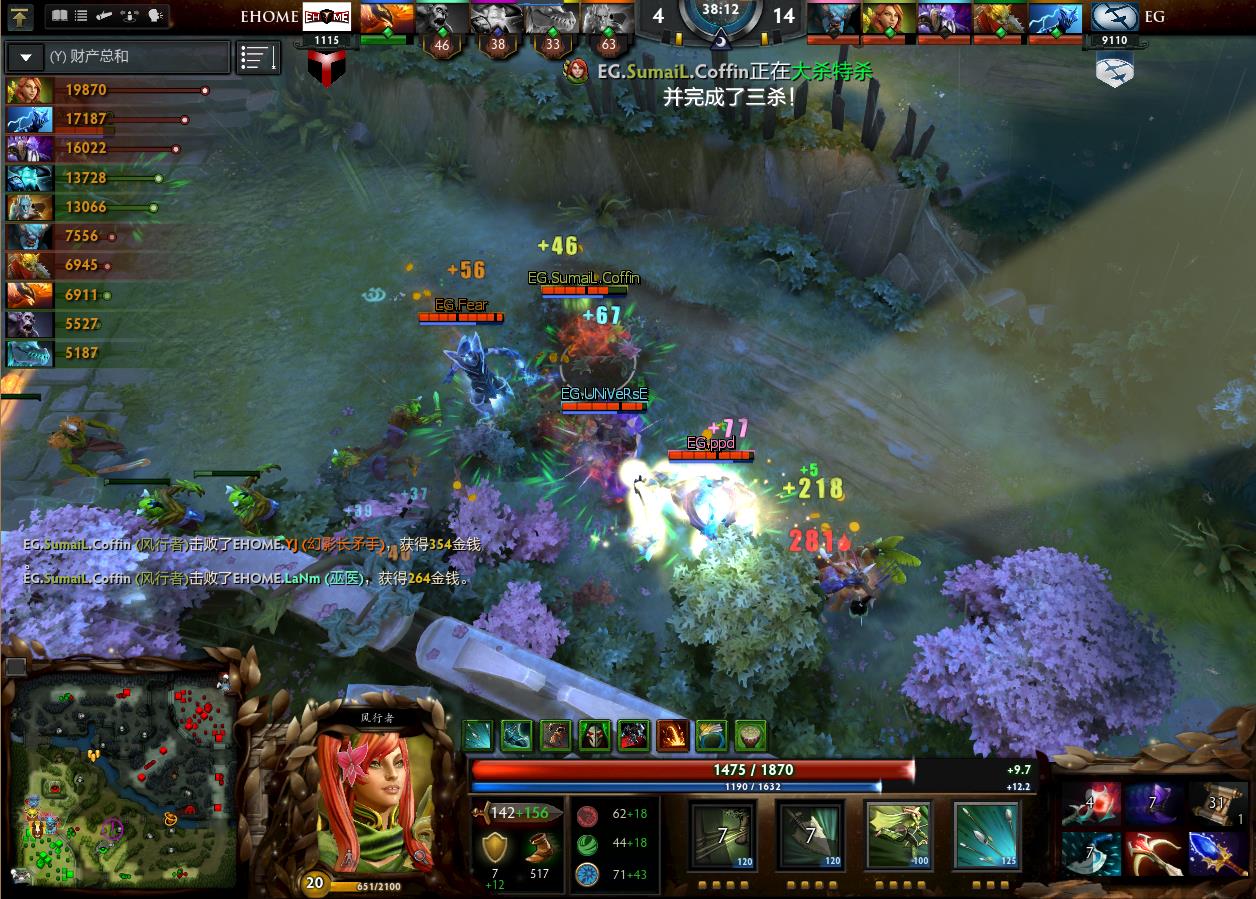Activate the Powershot ability
This screenshot has width=1256, height=899.
pos(810,835)
